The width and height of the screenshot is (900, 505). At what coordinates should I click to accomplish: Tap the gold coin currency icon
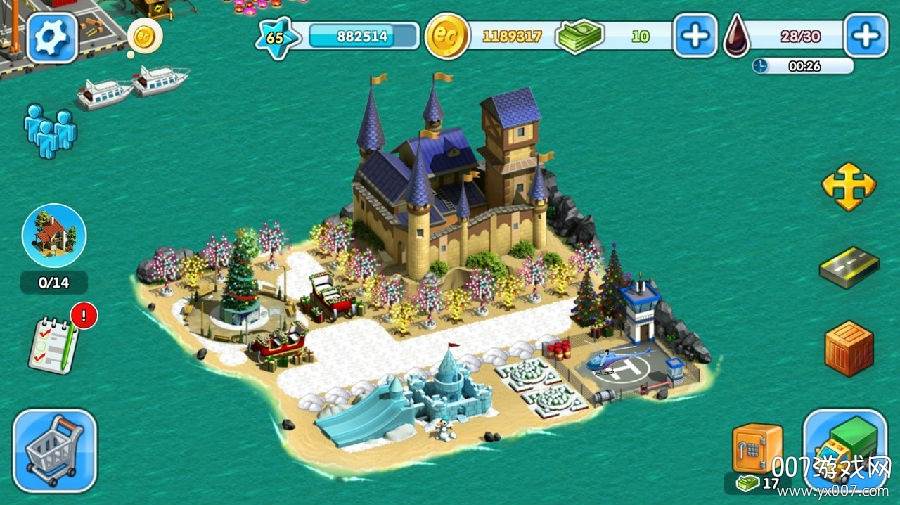click(x=447, y=37)
